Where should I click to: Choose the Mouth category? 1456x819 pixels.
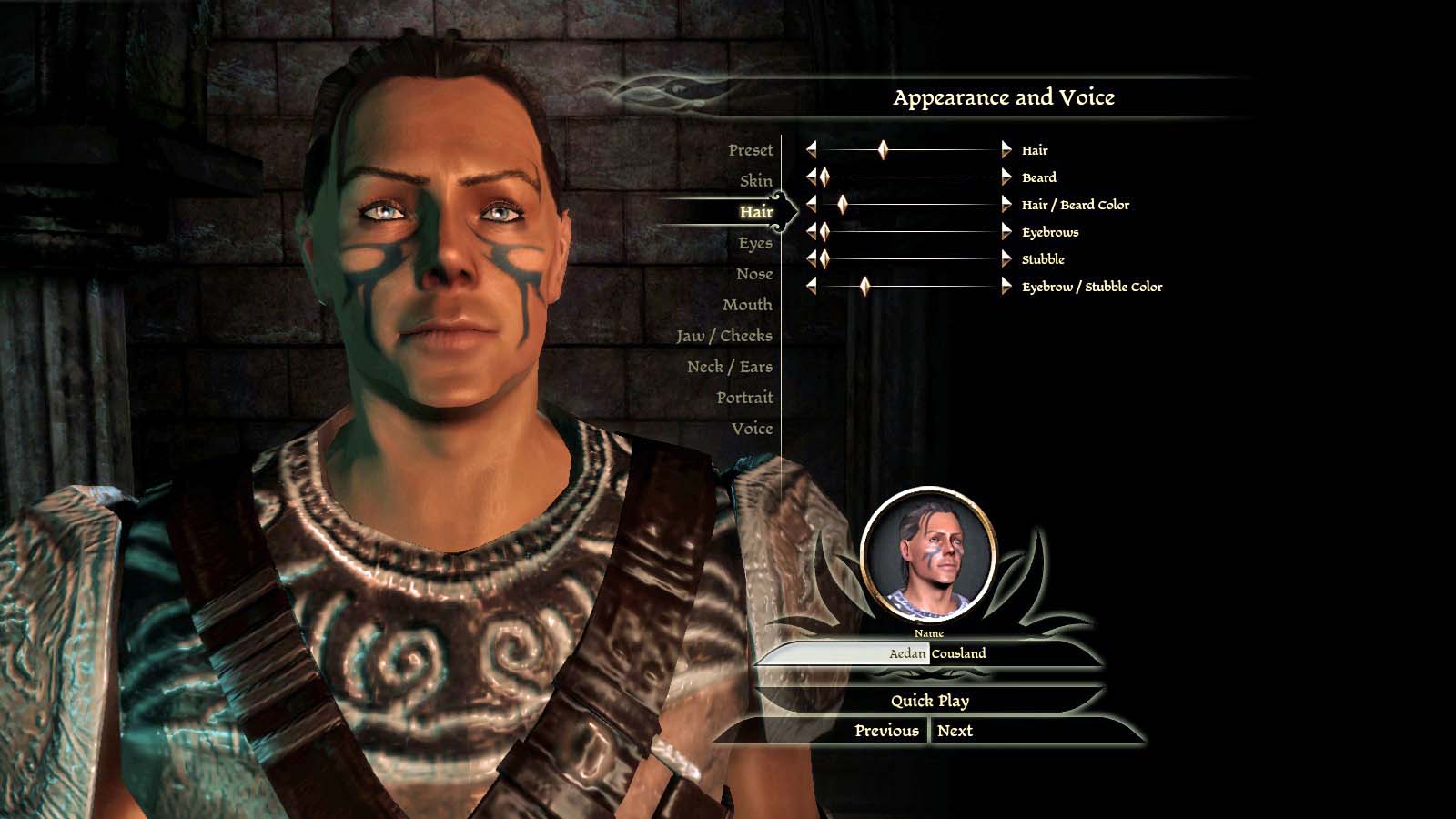(746, 305)
